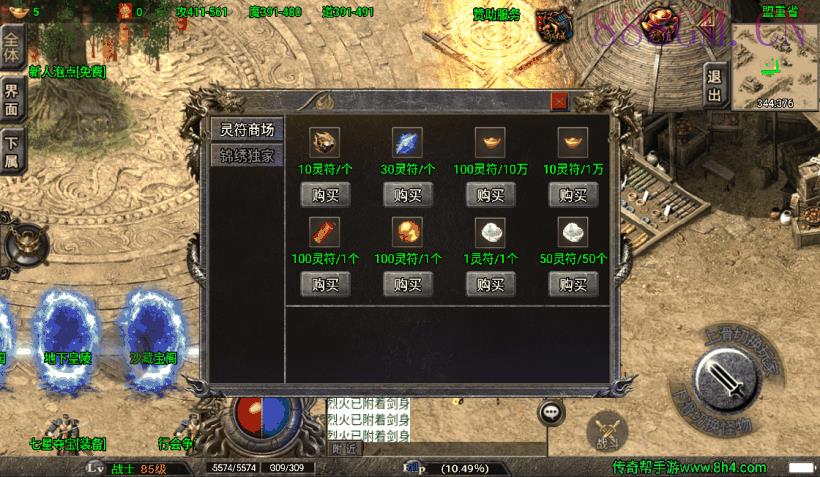This screenshot has width=820, height=477.
Task: Tap the 退出 exit button
Action: [x=714, y=86]
